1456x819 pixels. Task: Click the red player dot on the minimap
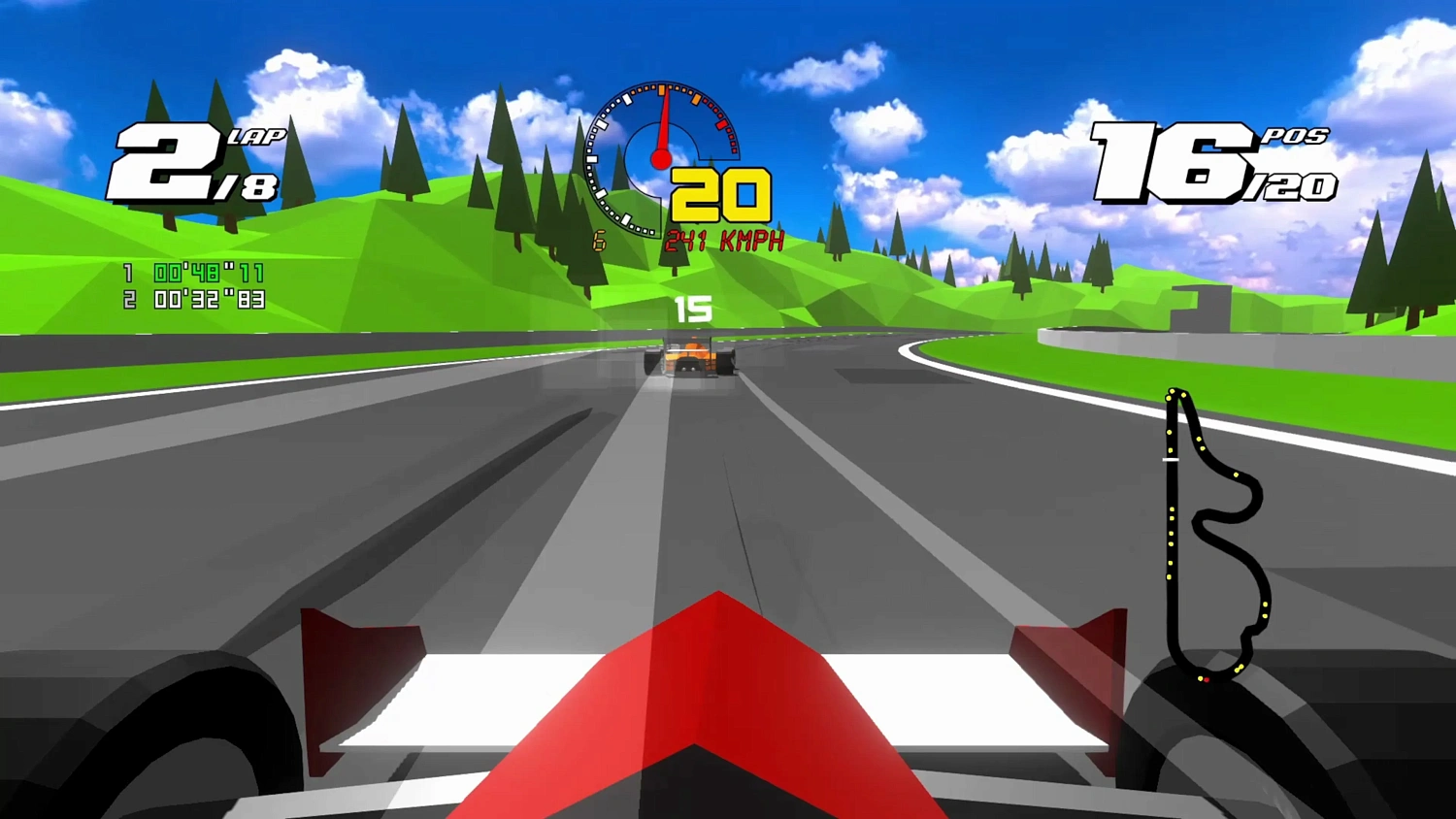pyautogui.click(x=1207, y=681)
